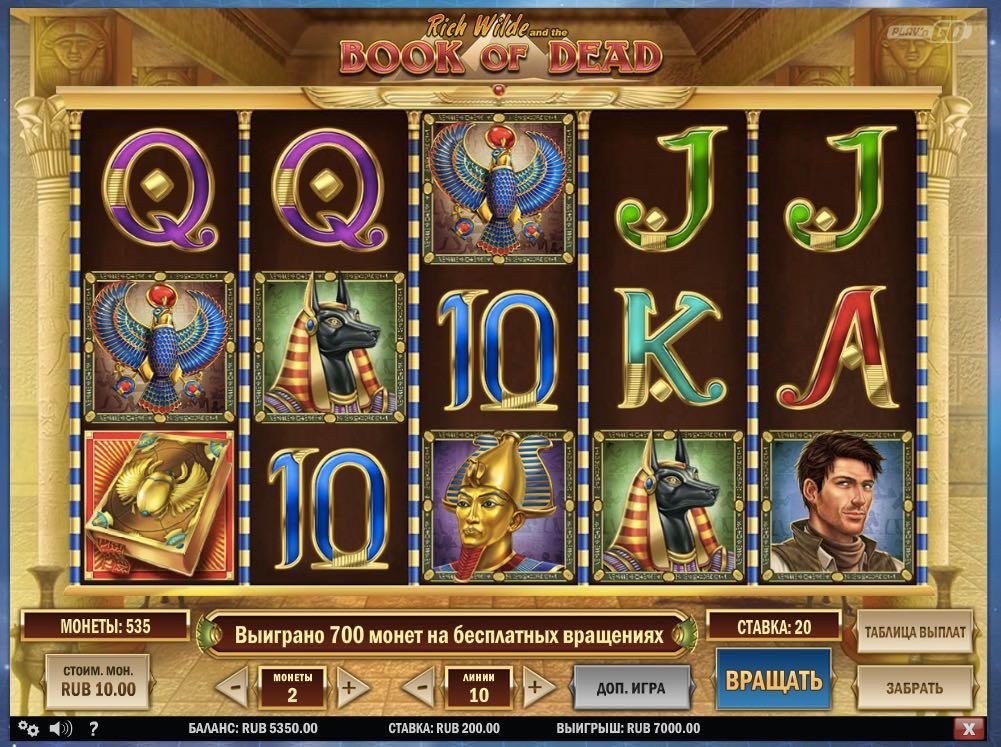Viewport: 1001px width, 747px height.
Task: Close the game with red X
Action: coord(967,728)
